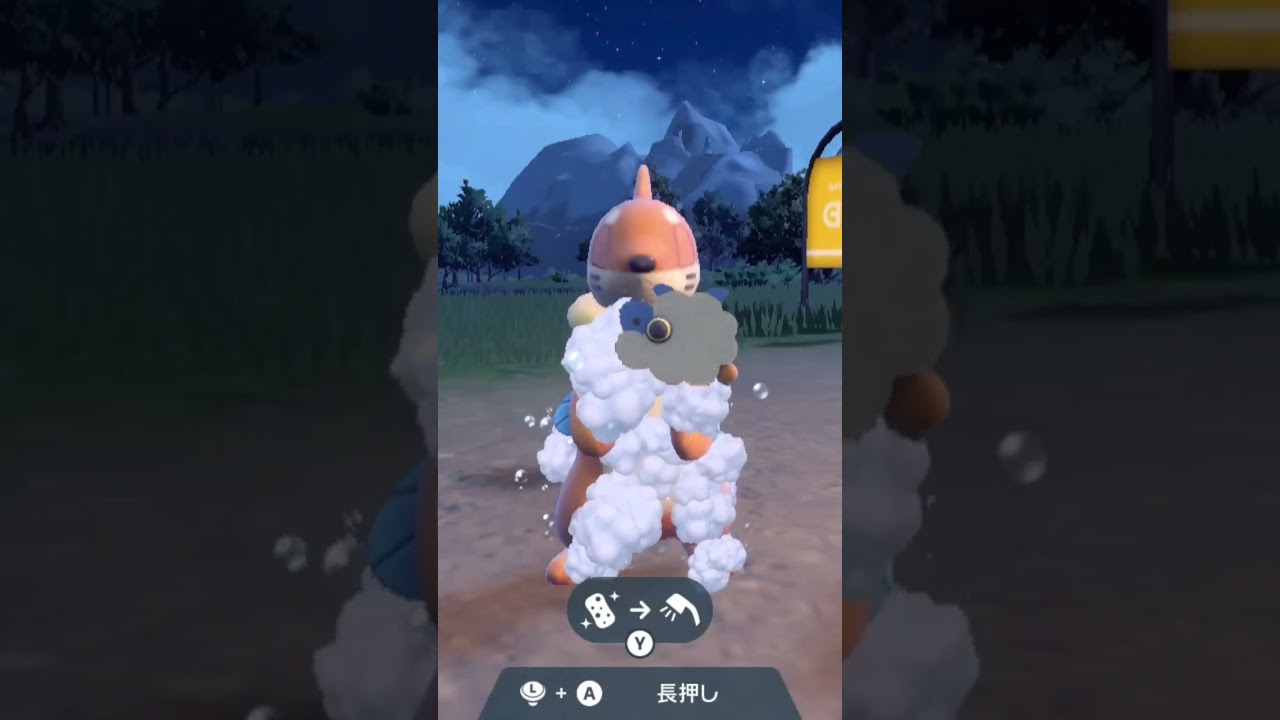Click the arrow between sponge and shower
The image size is (1280, 720).
[640, 610]
